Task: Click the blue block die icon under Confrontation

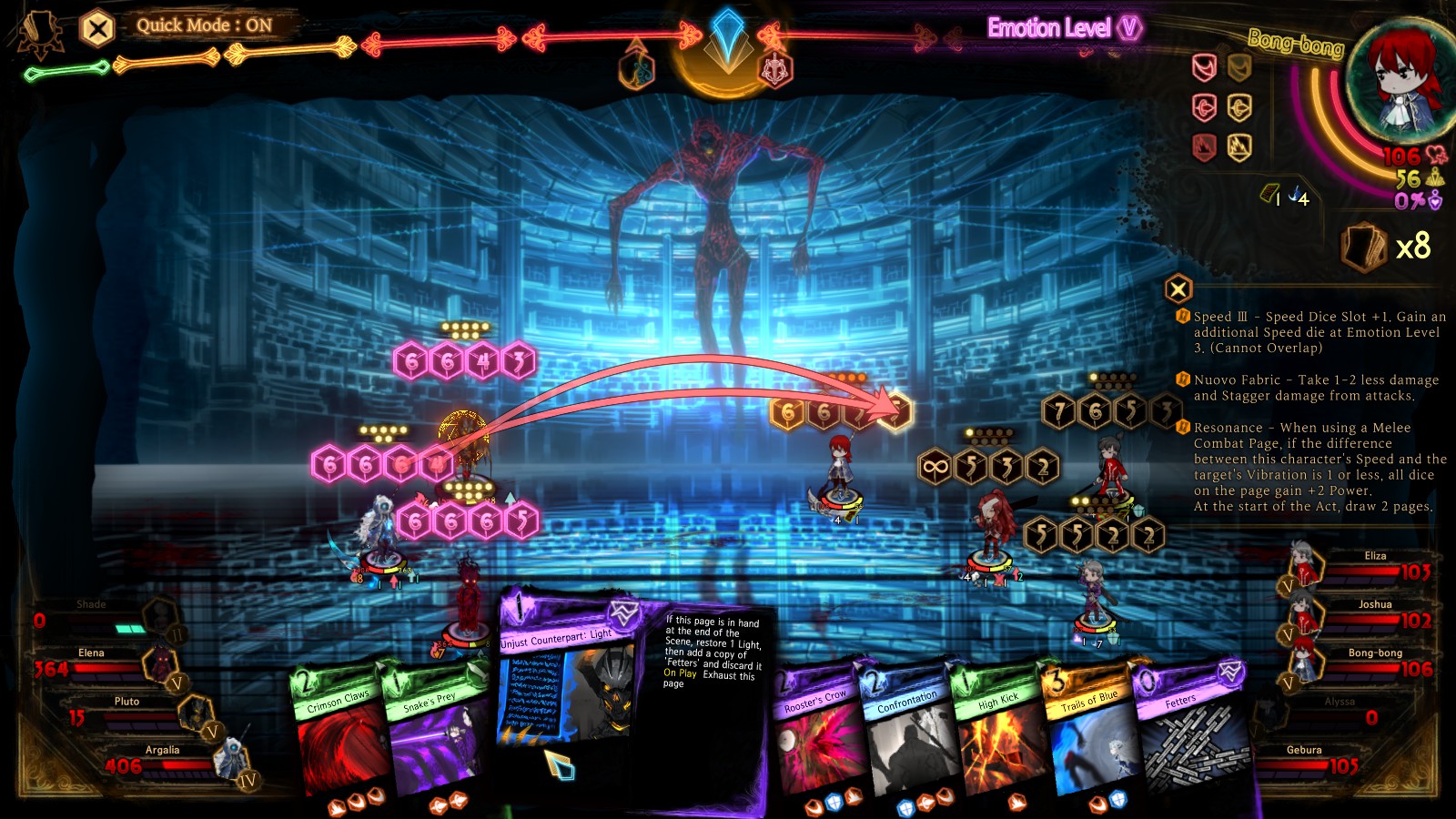Action: (x=905, y=810)
